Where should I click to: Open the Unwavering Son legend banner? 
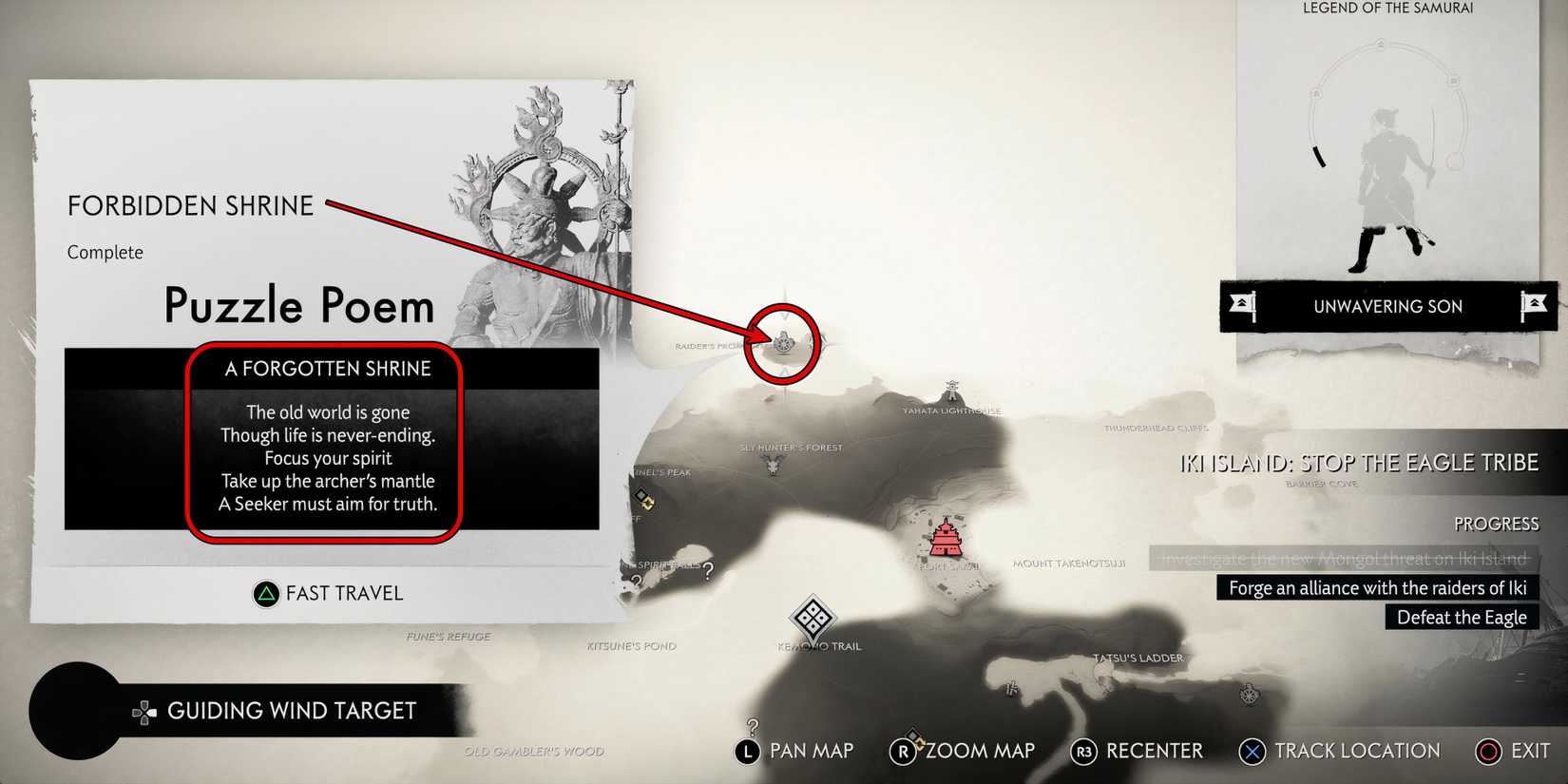tap(1388, 306)
